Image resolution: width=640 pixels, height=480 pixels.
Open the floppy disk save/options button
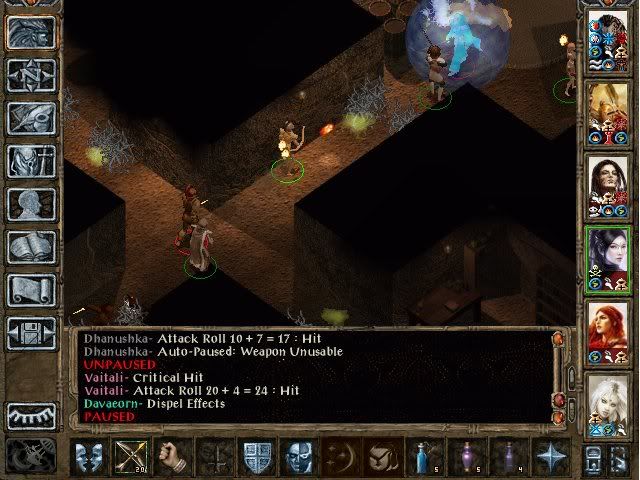pos(32,333)
